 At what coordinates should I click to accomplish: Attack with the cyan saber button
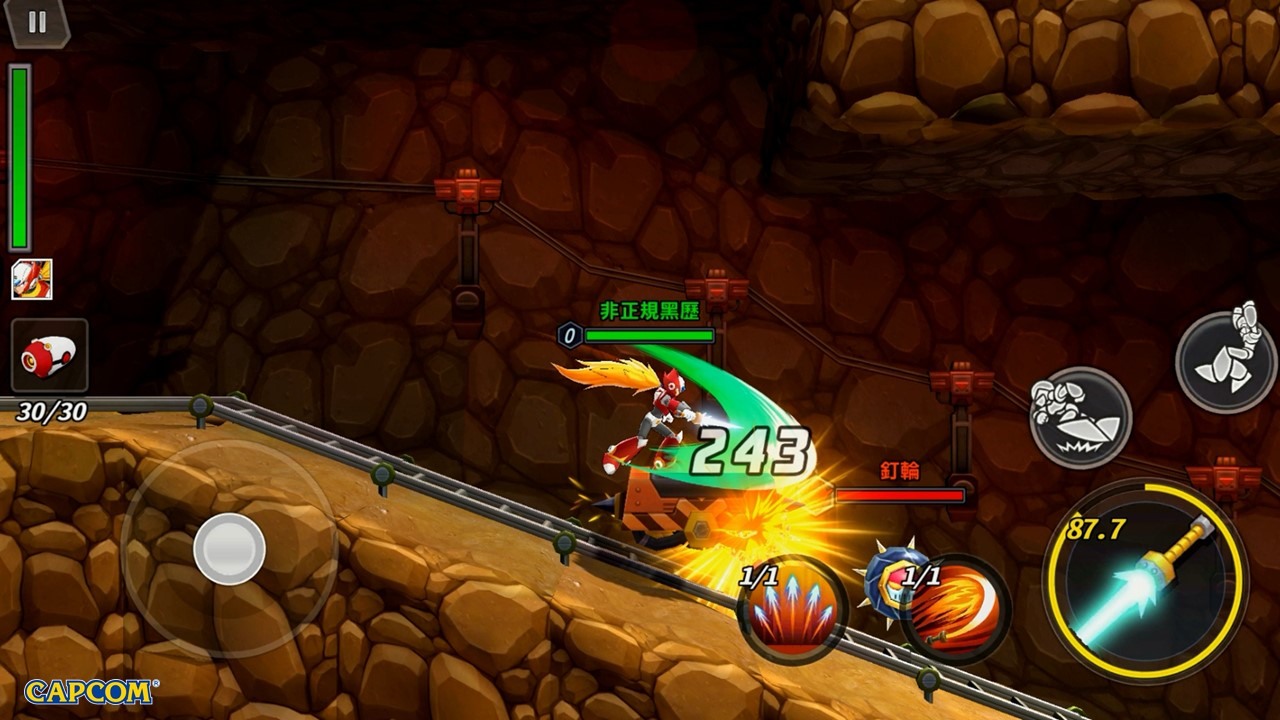point(1145,582)
